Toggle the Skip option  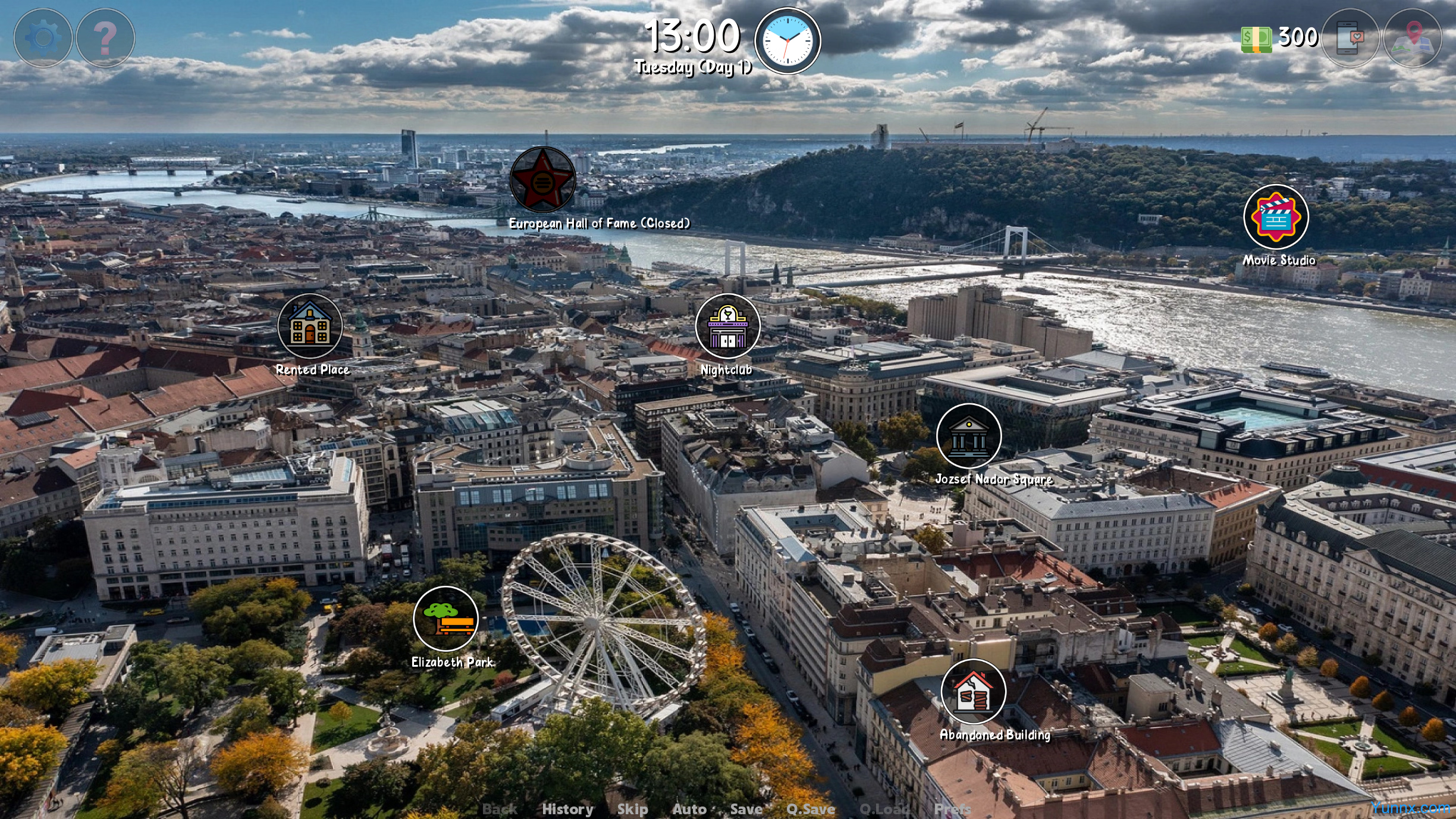pos(632,809)
